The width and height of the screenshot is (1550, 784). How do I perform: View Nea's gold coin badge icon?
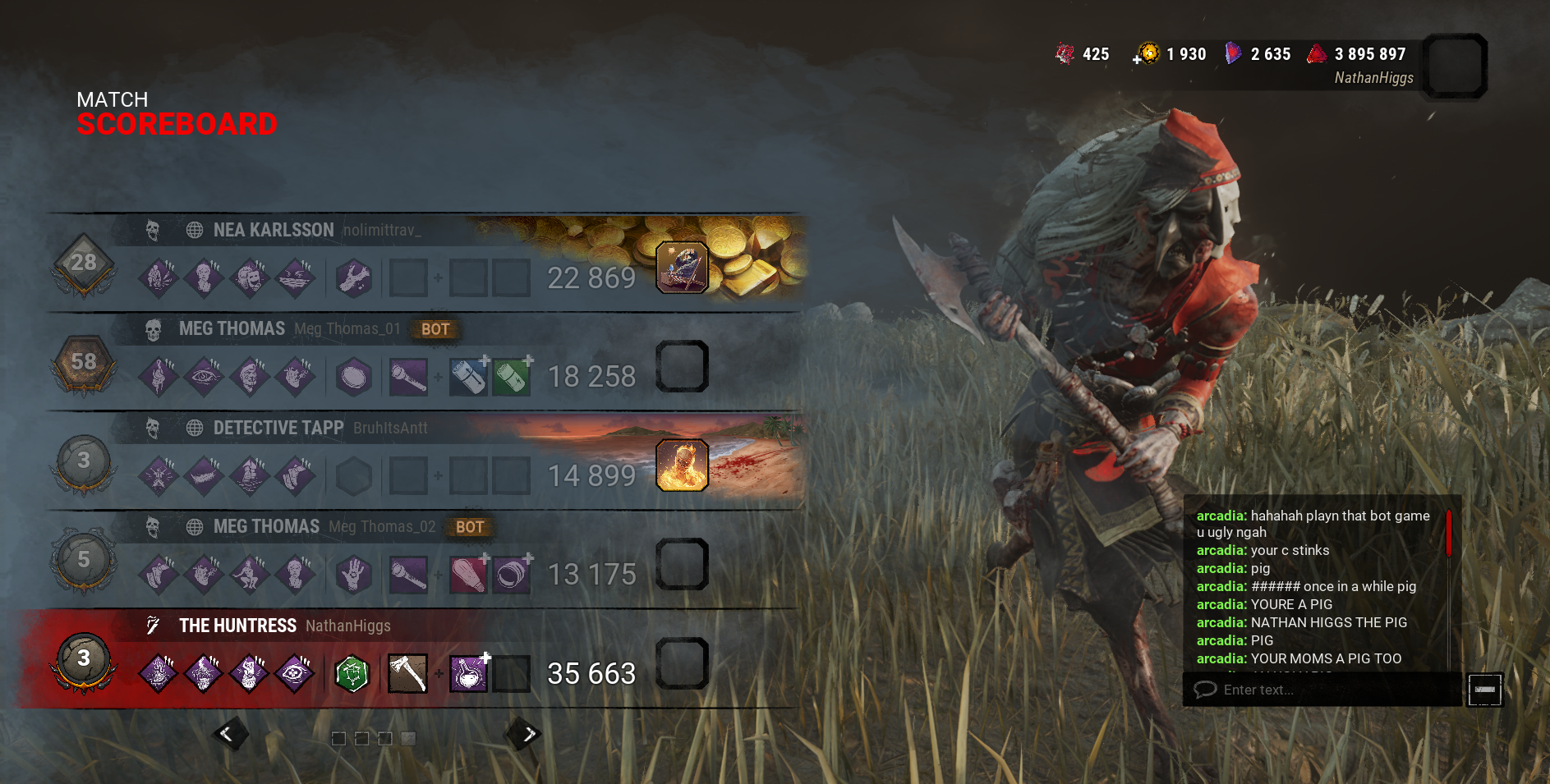pos(682,268)
